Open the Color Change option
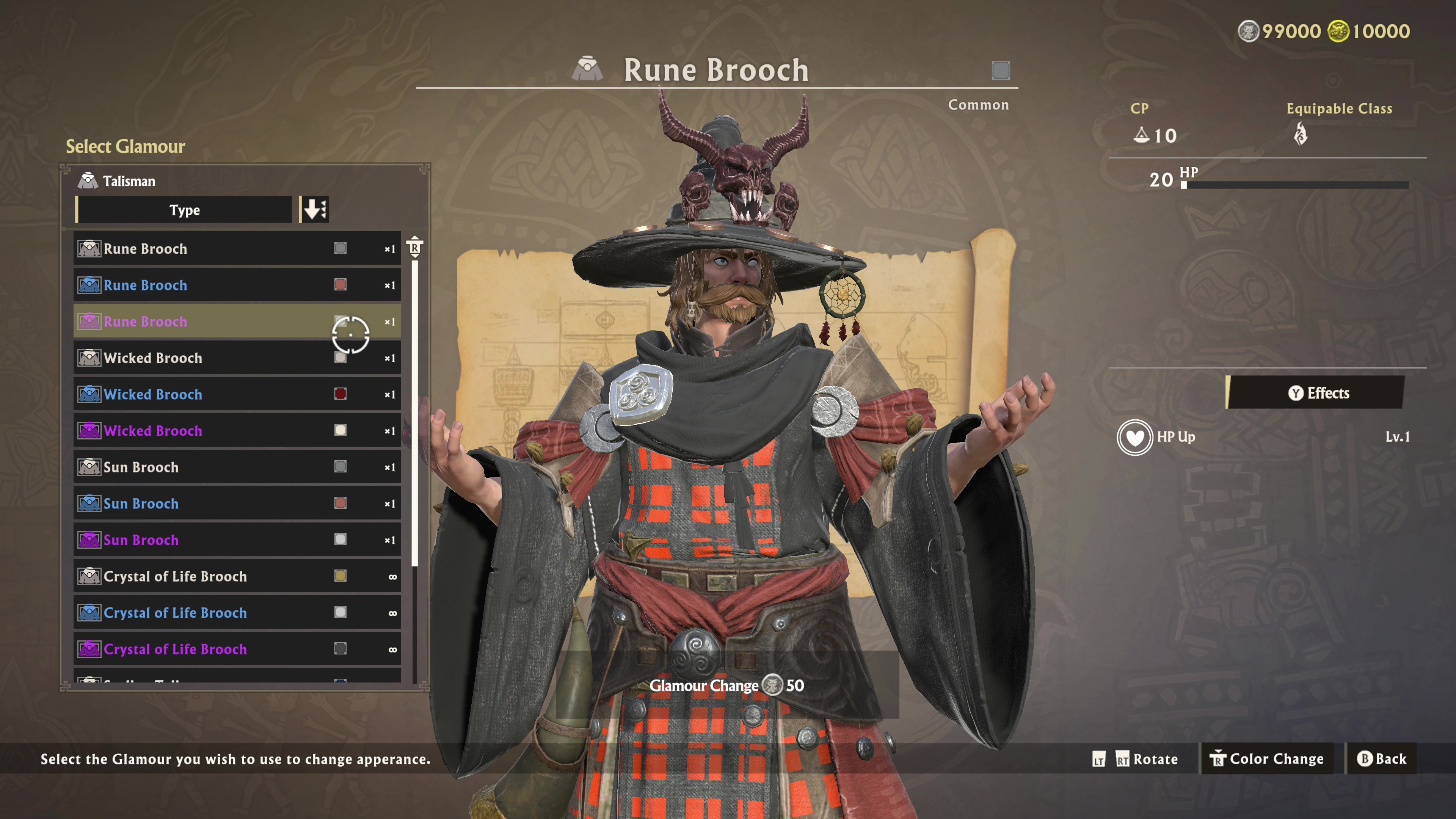 click(x=1267, y=758)
